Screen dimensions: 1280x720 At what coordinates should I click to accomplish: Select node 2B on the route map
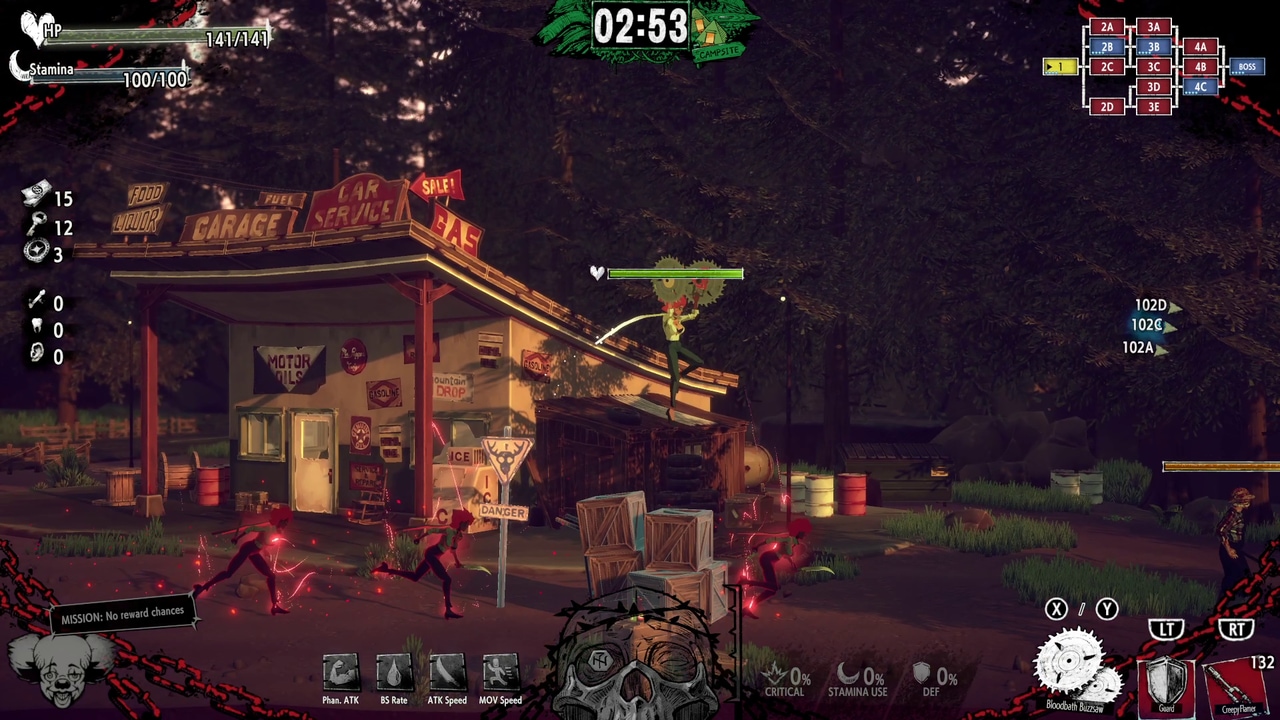1105,47
